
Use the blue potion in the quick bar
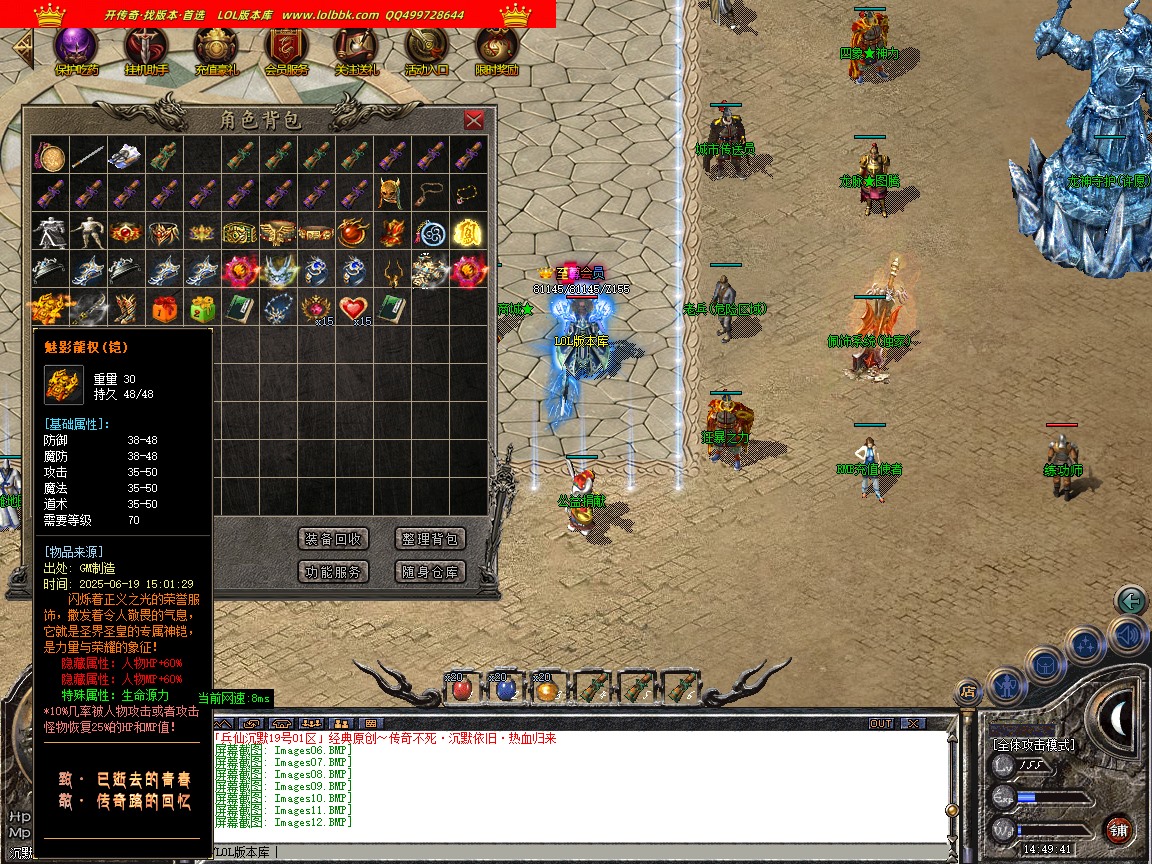click(x=505, y=688)
